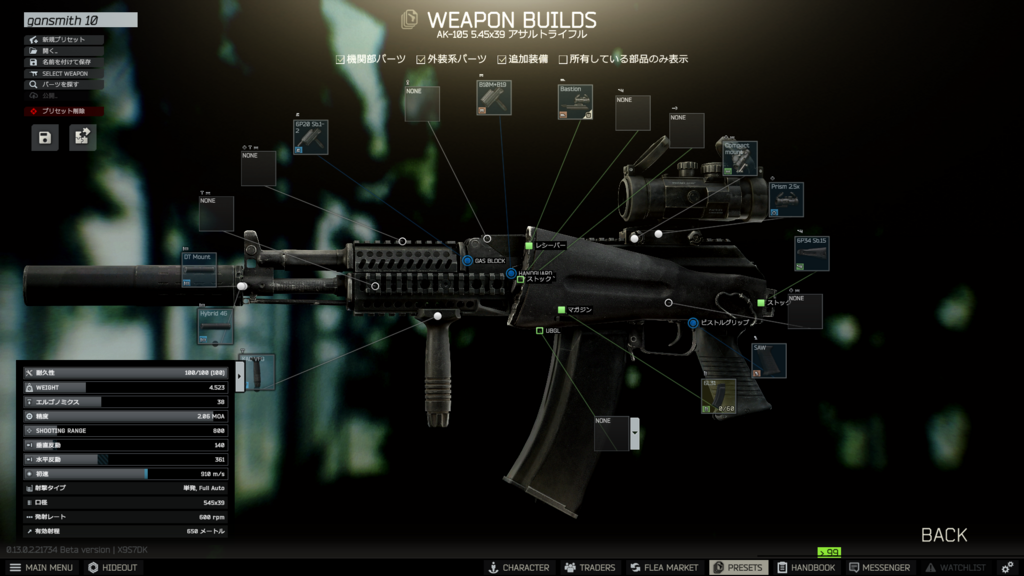1024x576 pixels.
Task: Select the Hybrid 46 suppressor slot
Action: (215, 326)
